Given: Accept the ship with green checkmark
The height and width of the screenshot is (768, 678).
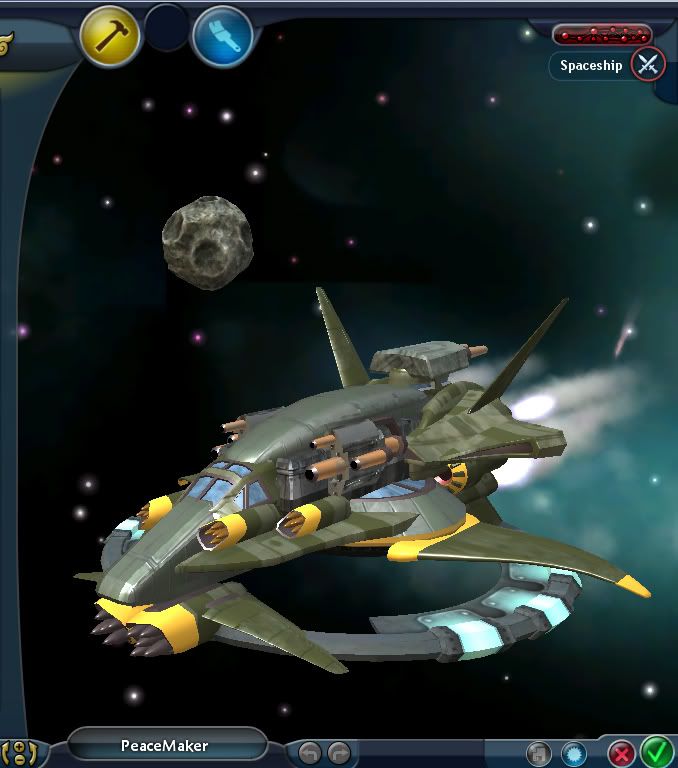Looking at the screenshot, I should (656, 750).
